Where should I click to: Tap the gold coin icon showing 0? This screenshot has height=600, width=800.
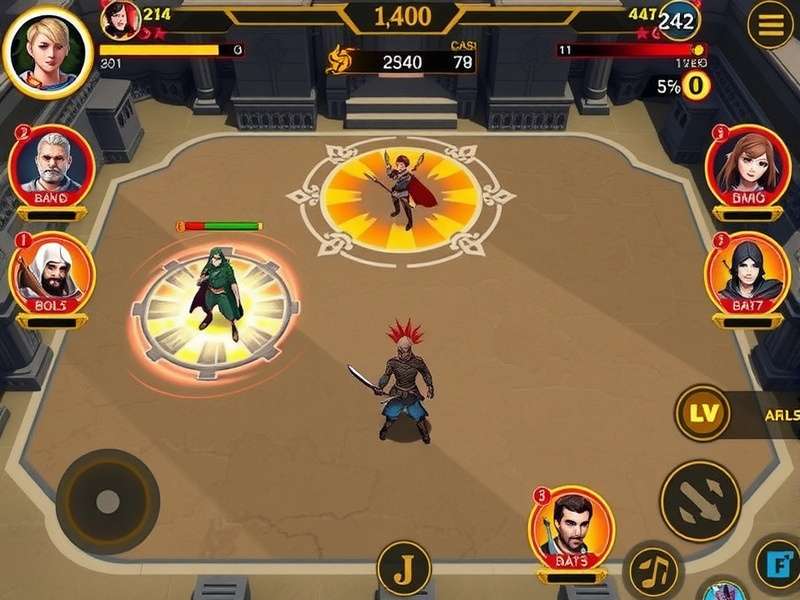pyautogui.click(x=696, y=86)
